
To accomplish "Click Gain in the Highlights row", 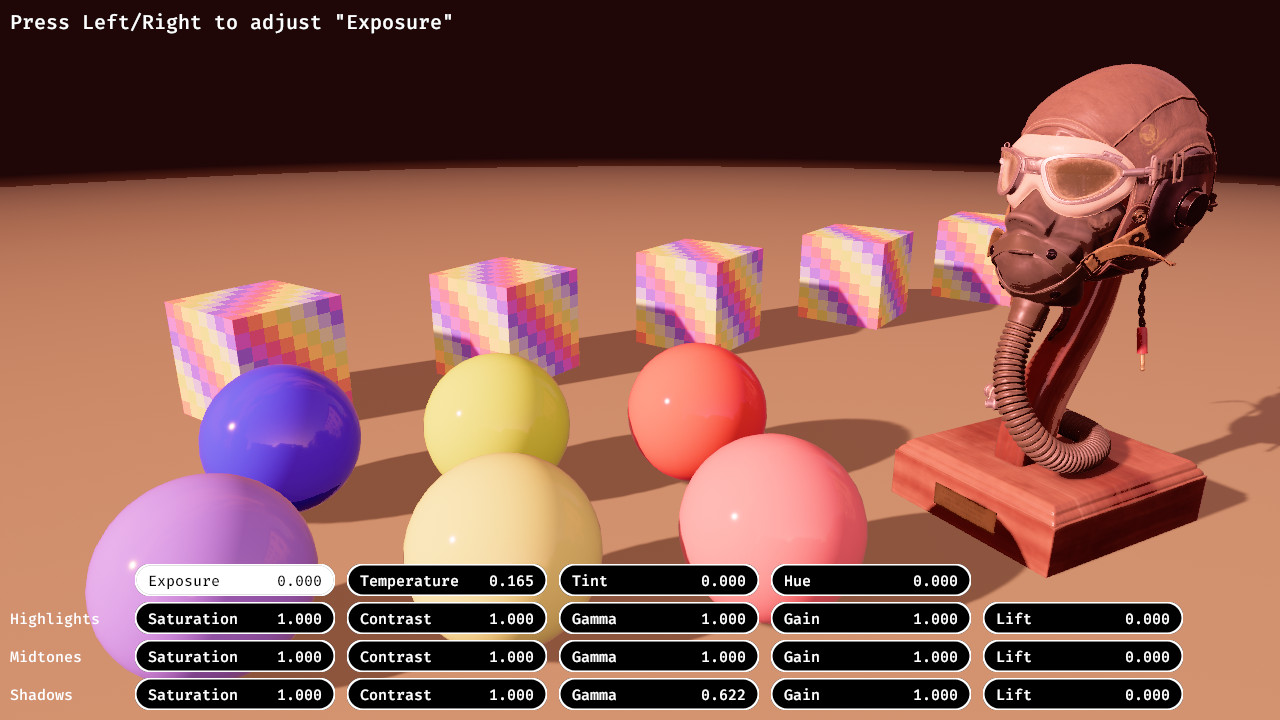I will pos(870,618).
